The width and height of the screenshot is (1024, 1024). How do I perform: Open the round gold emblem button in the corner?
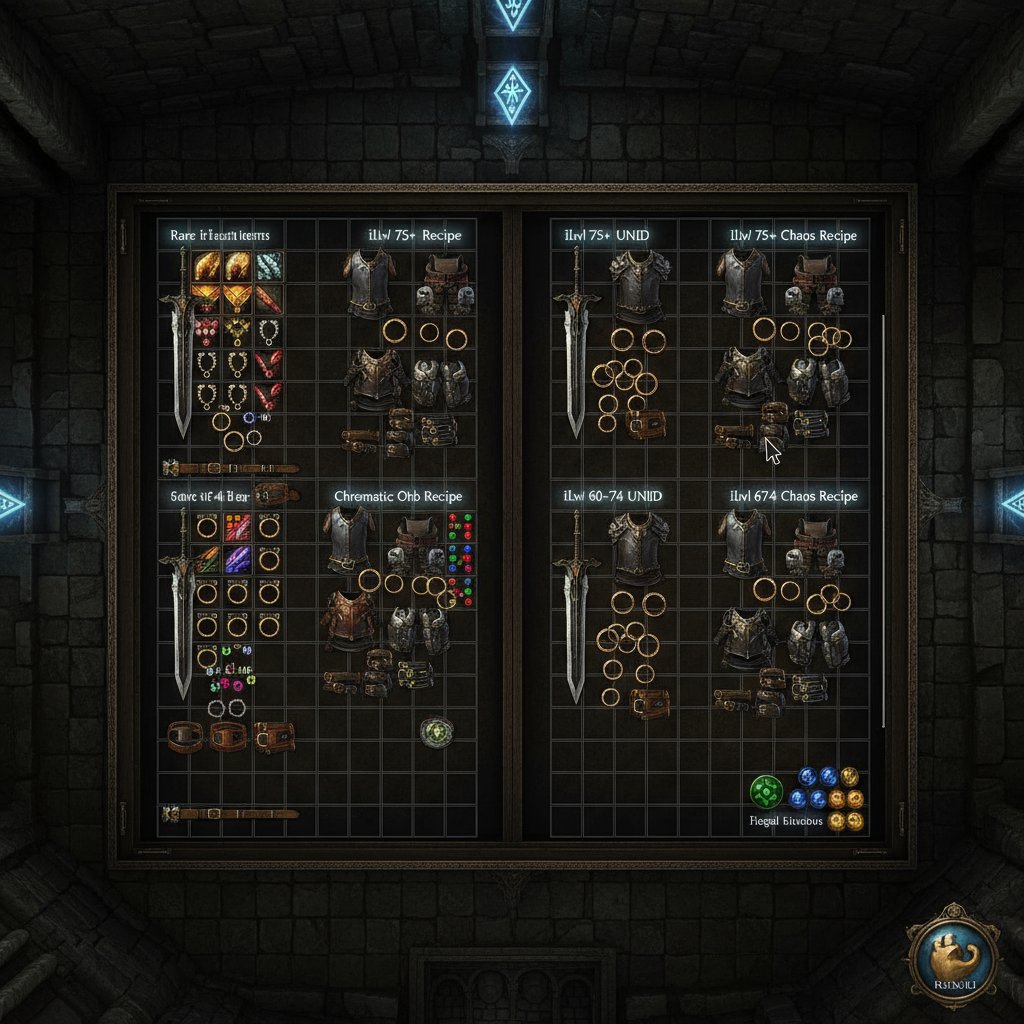pos(952,951)
